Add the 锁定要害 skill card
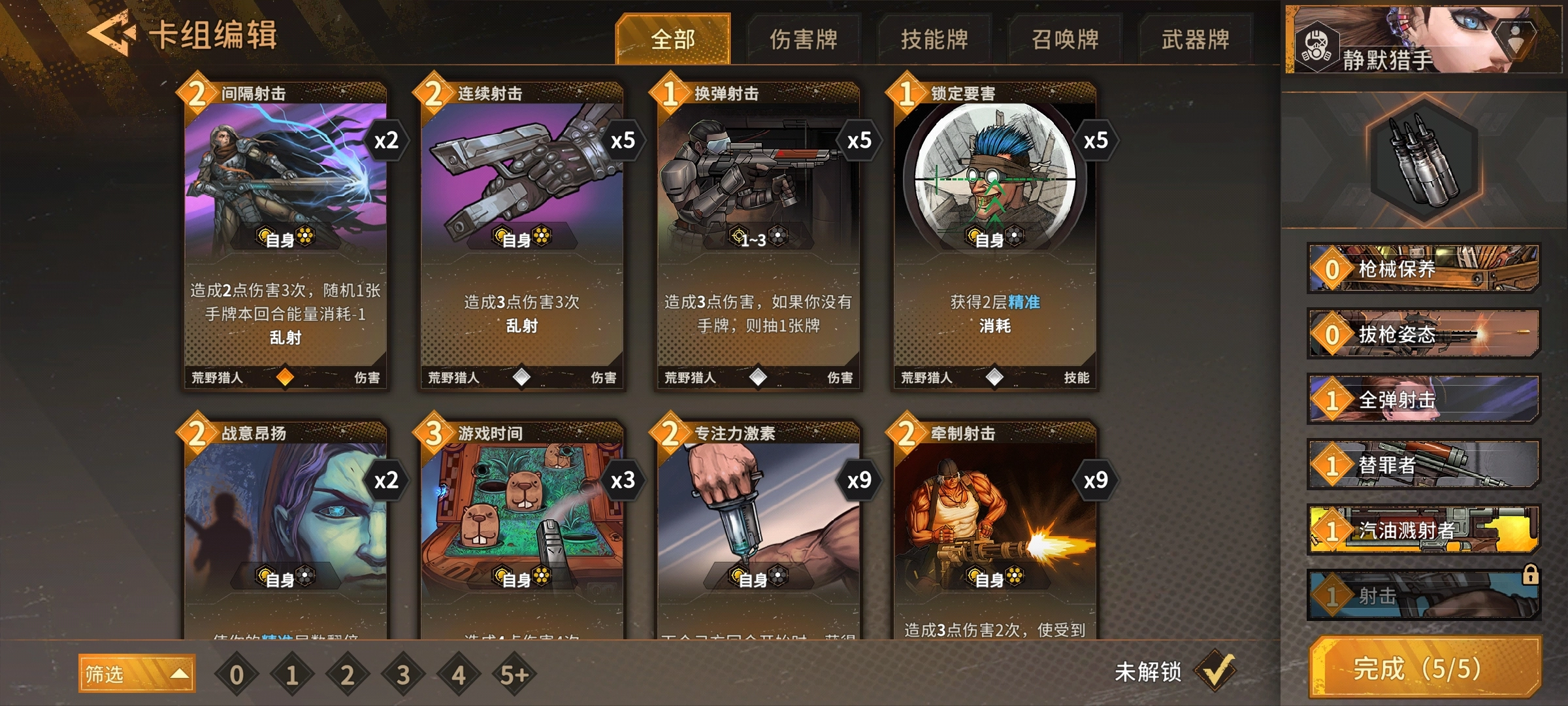Viewport: 1568px width, 706px height. 995,235
